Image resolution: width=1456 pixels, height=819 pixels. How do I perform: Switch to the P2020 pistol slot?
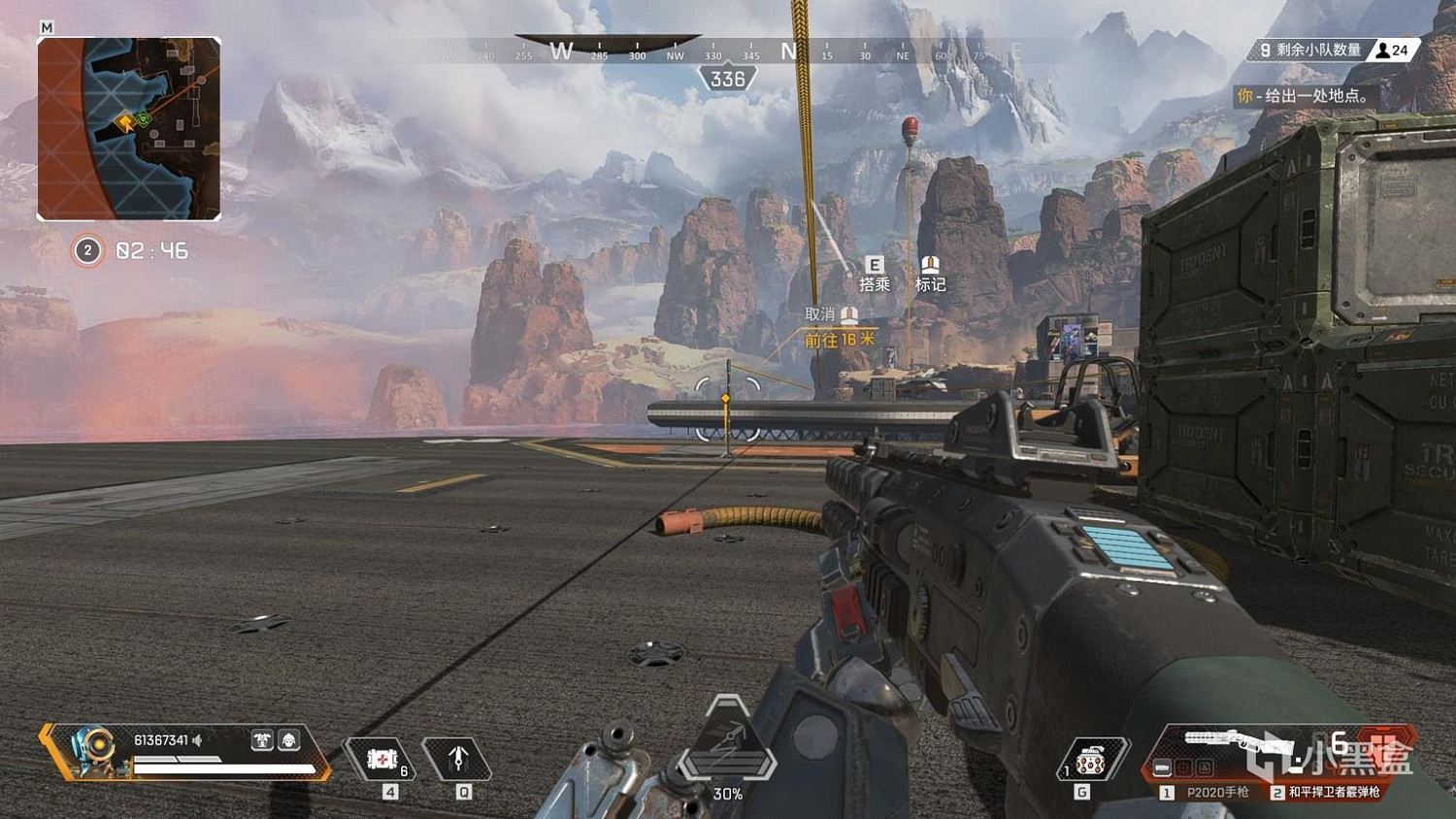1208,792
